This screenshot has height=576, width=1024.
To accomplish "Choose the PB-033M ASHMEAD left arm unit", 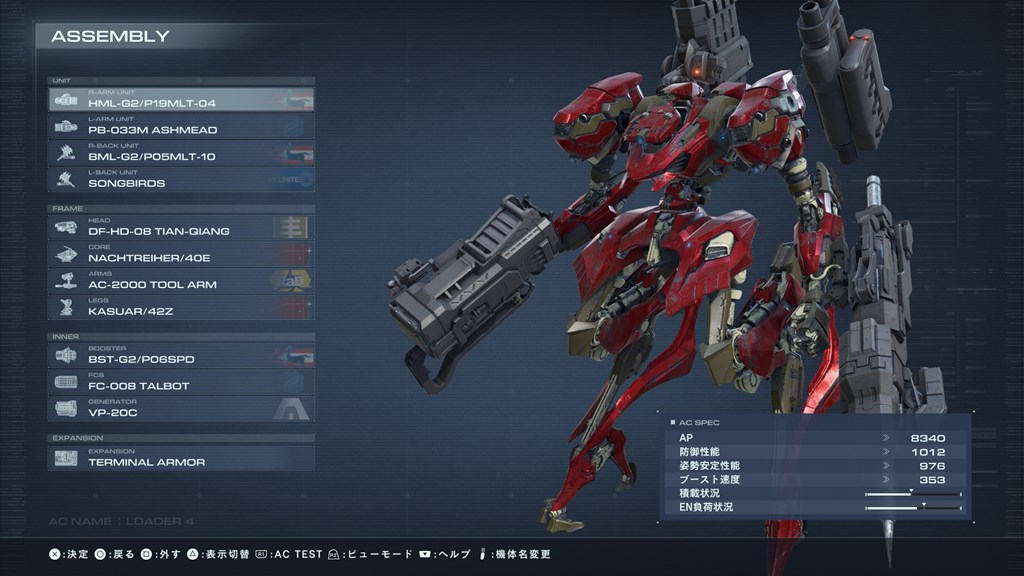I will tap(181, 127).
